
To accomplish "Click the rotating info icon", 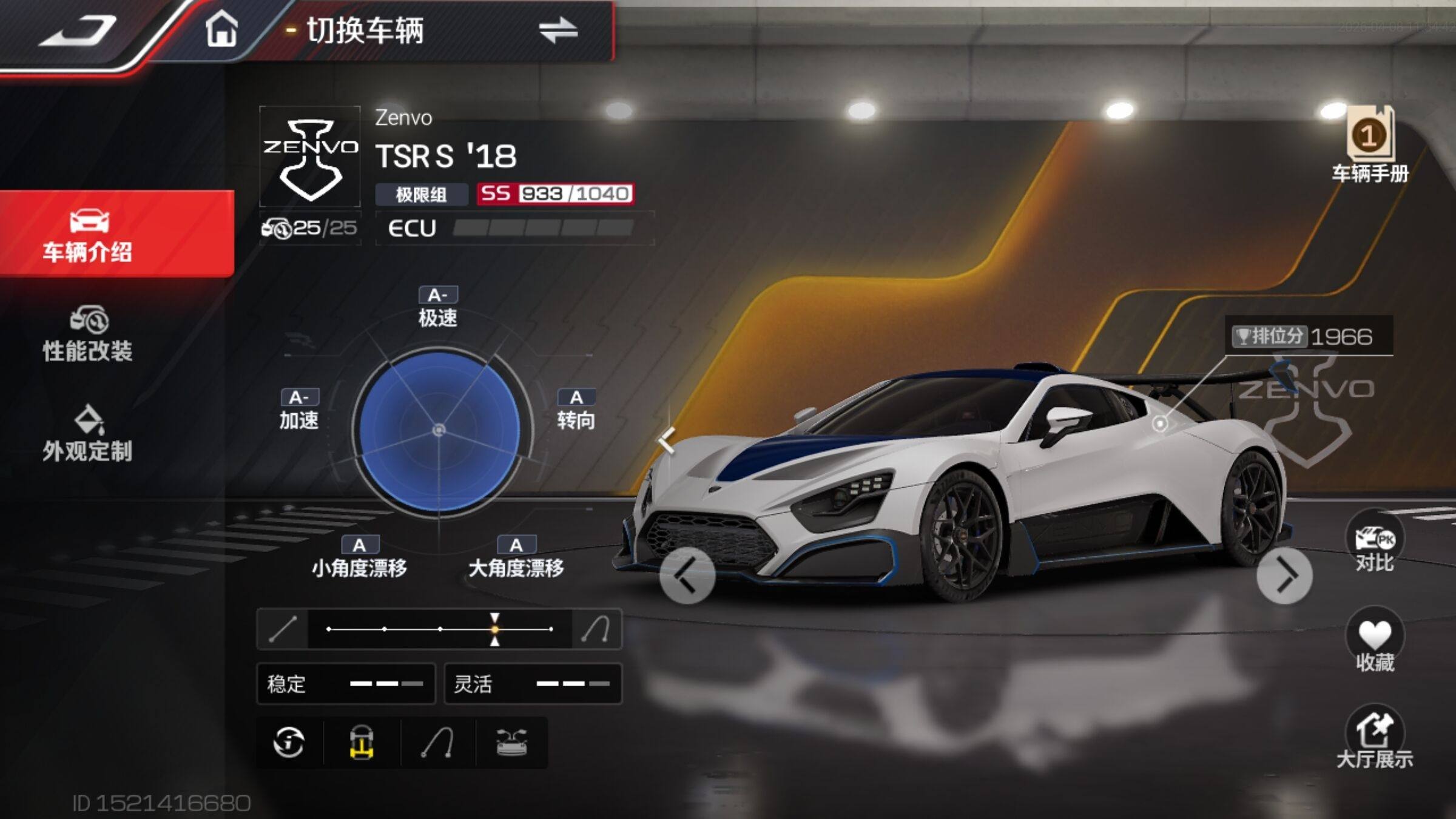I will tap(289, 743).
